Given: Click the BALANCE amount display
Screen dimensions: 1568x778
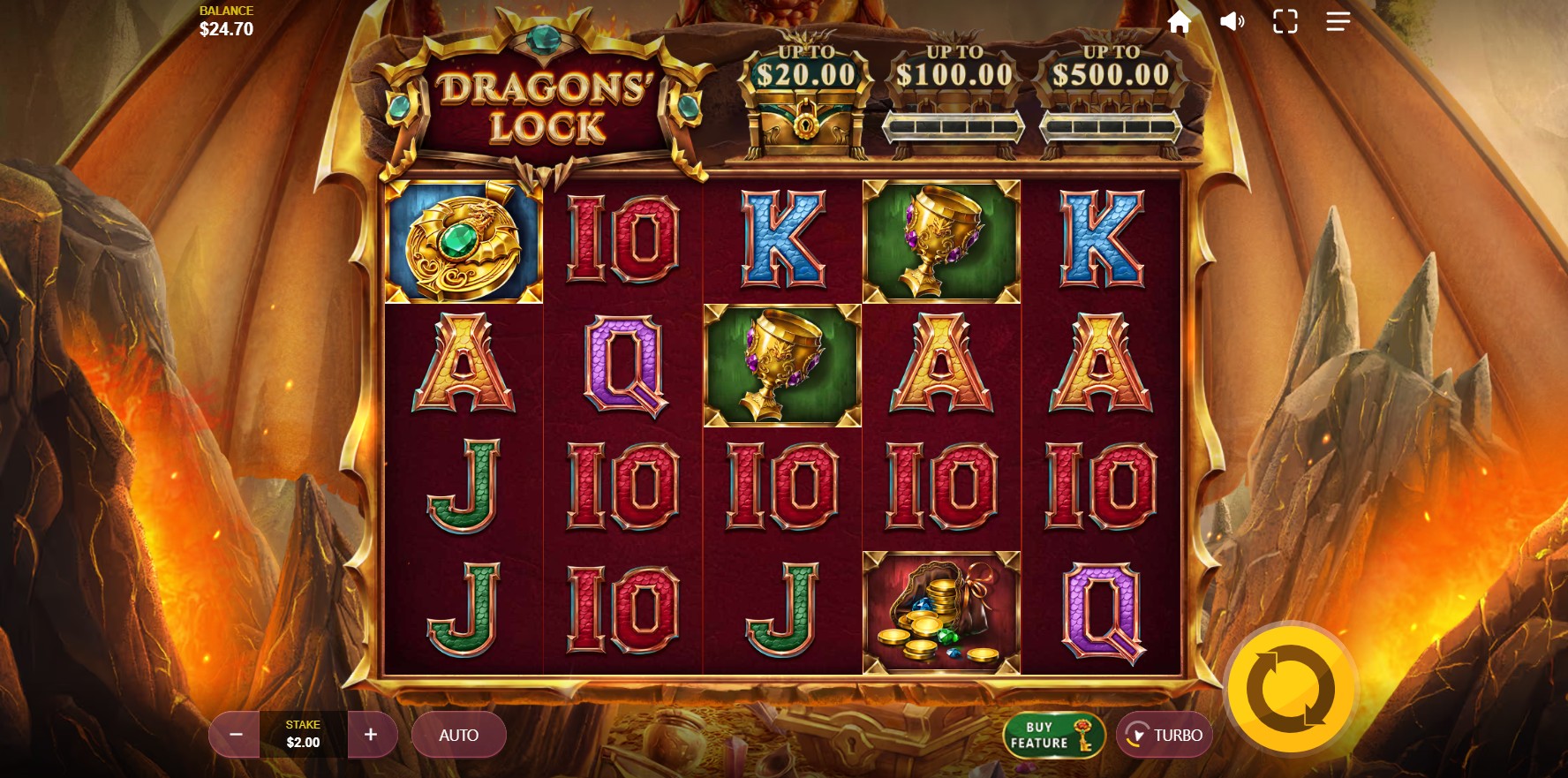Looking at the screenshot, I should [x=228, y=19].
